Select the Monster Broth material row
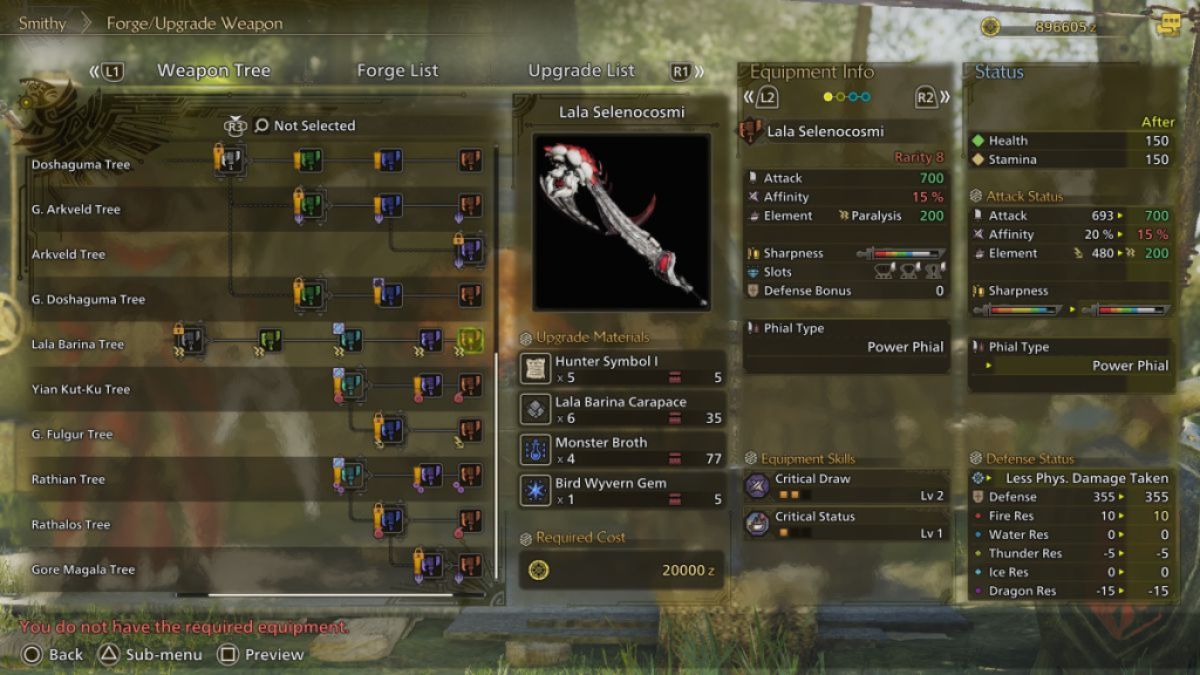The image size is (1200, 675). [x=621, y=450]
